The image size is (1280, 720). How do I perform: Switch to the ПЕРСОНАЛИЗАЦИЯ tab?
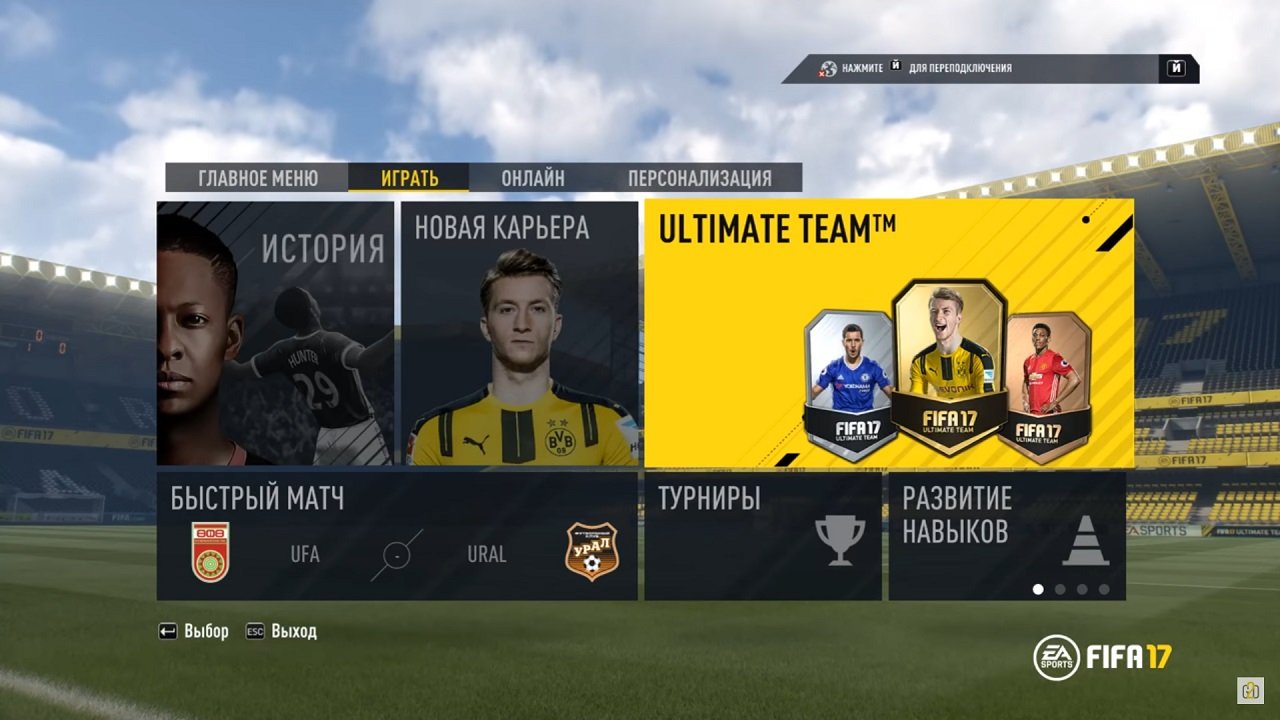pyautogui.click(x=700, y=177)
